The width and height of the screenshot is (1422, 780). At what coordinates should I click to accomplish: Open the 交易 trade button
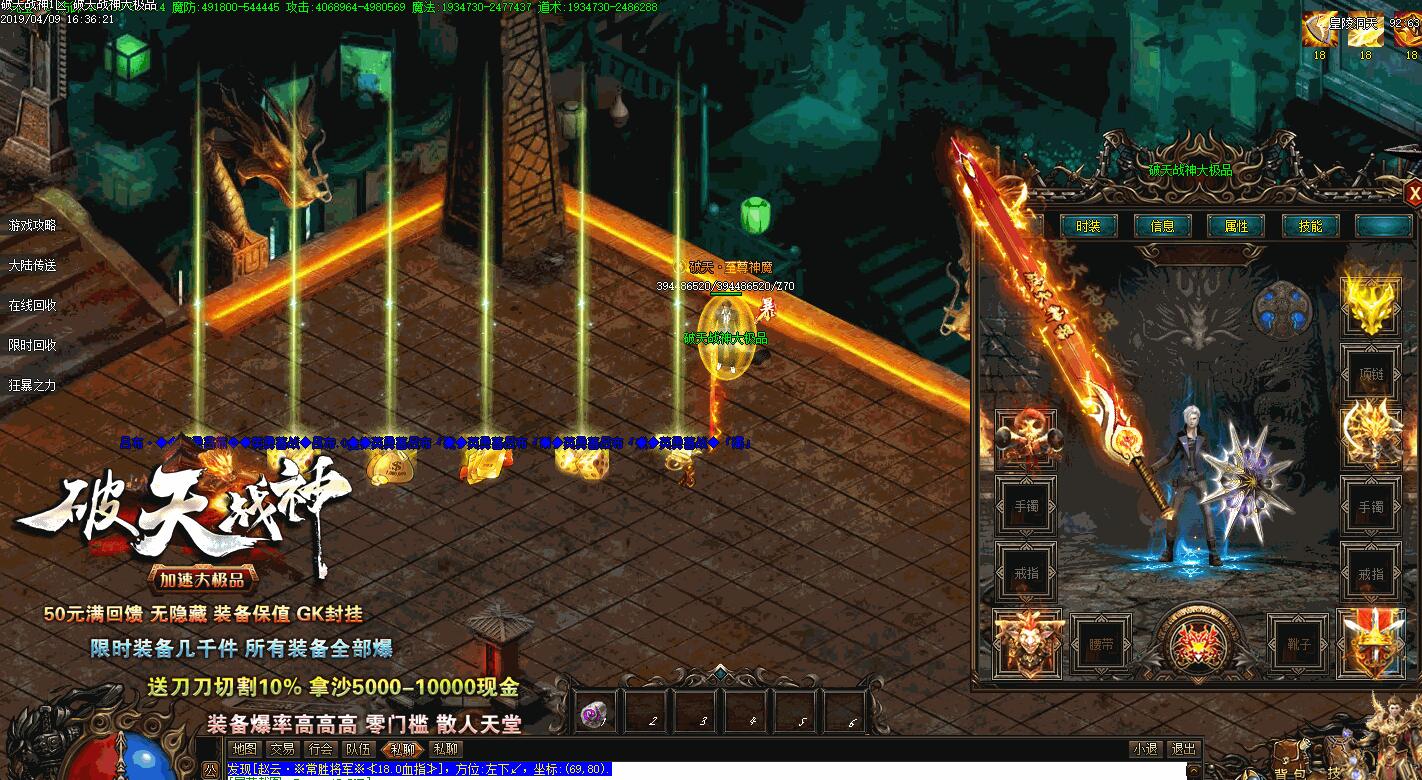(x=282, y=748)
